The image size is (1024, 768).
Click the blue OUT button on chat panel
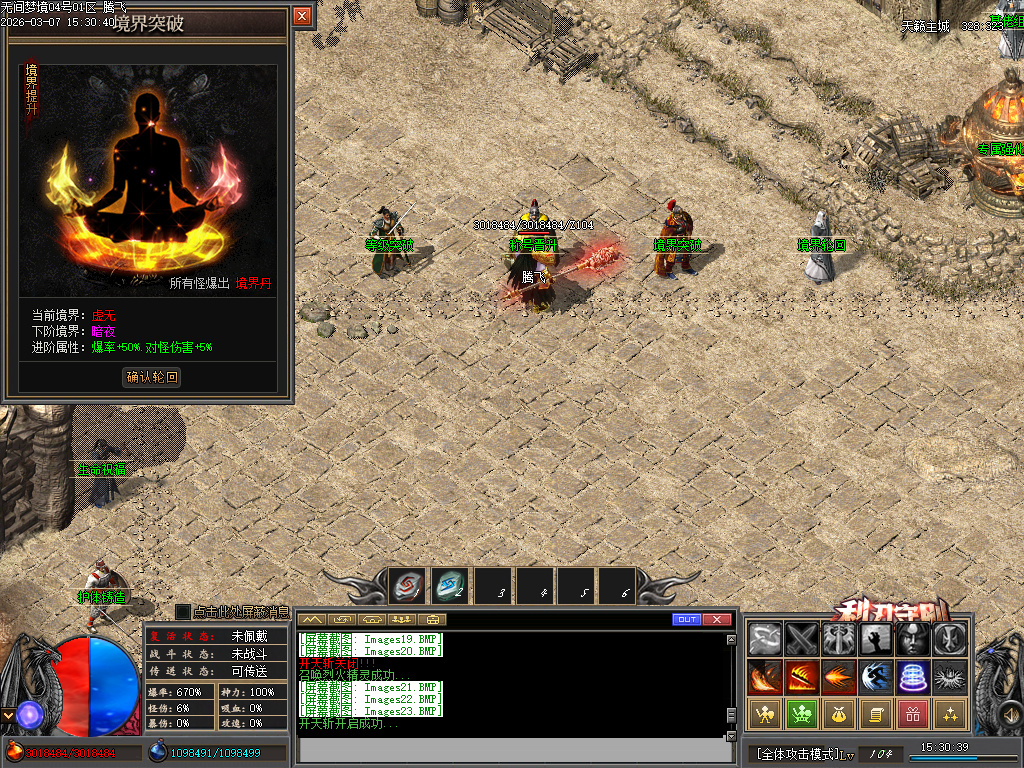click(686, 620)
